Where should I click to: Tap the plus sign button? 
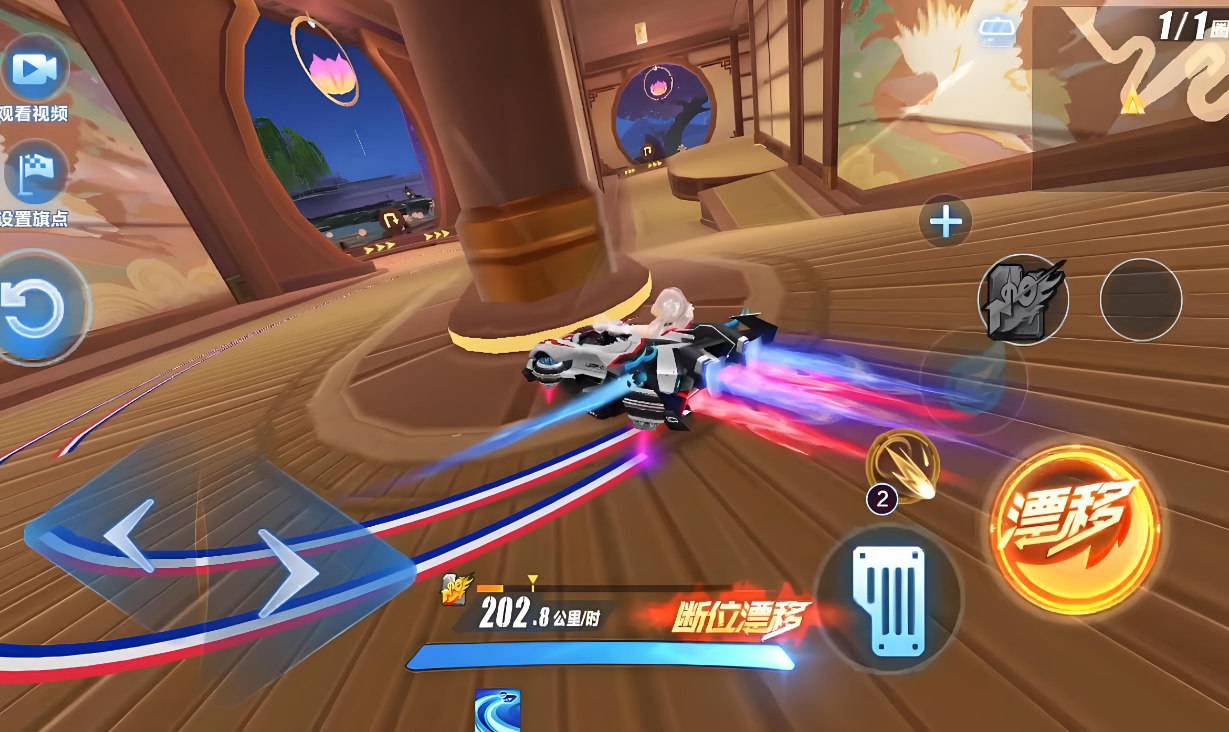(x=945, y=221)
